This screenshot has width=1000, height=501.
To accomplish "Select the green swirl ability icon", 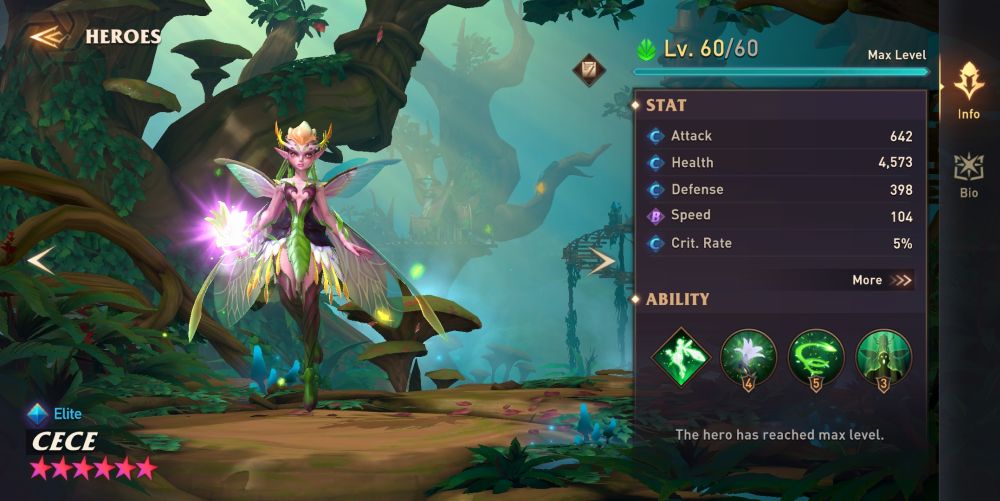I will click(x=816, y=357).
